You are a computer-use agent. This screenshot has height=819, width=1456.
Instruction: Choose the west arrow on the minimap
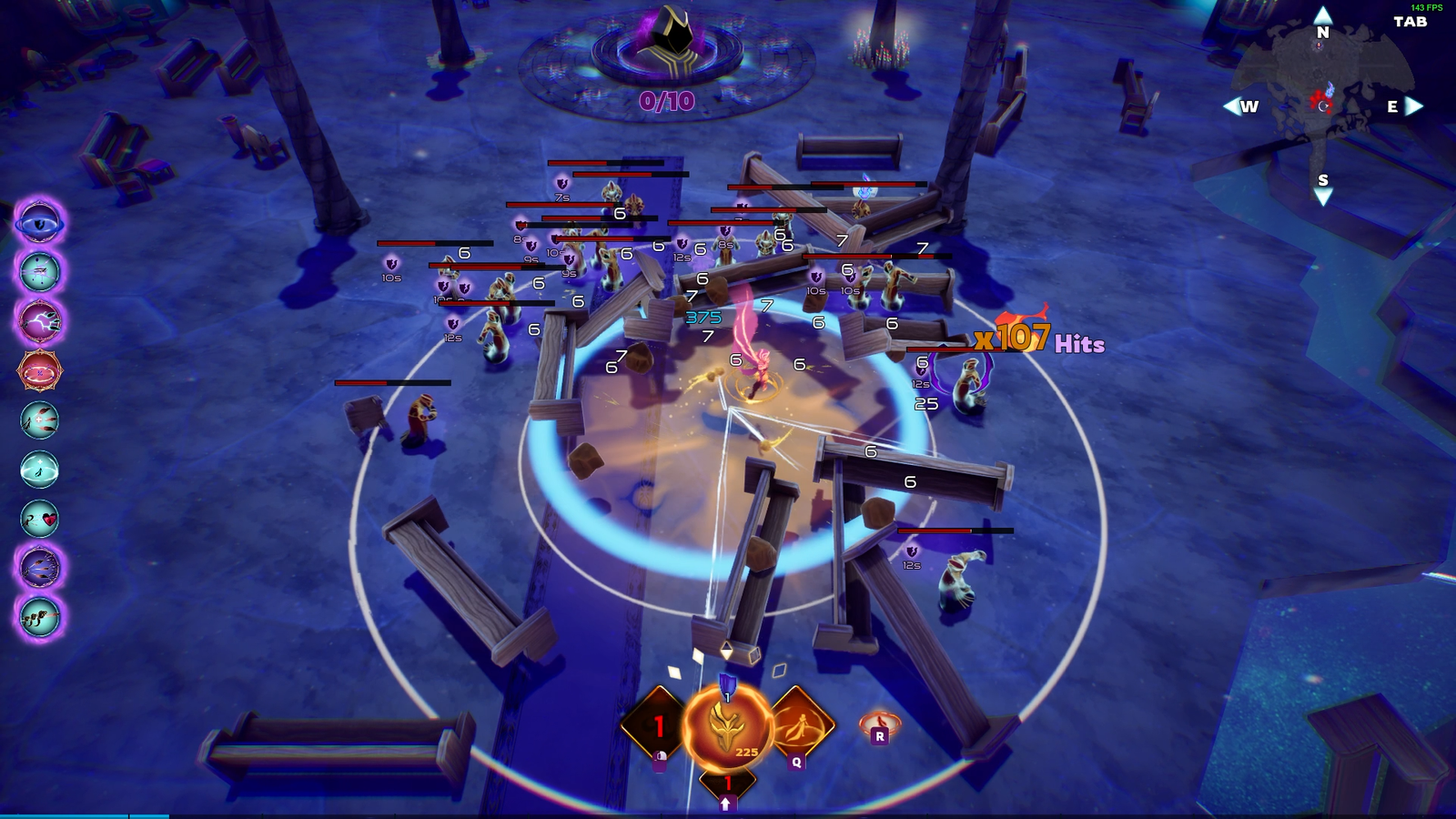tap(1231, 106)
